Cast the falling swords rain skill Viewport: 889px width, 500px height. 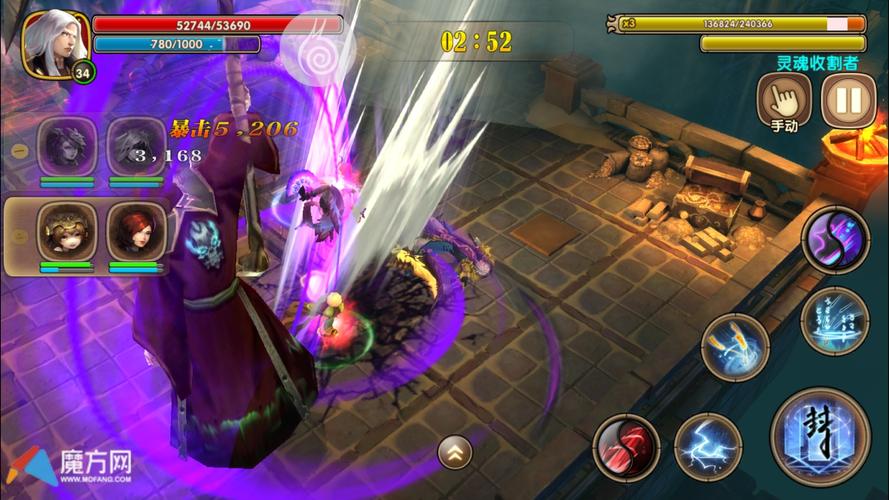click(x=835, y=320)
